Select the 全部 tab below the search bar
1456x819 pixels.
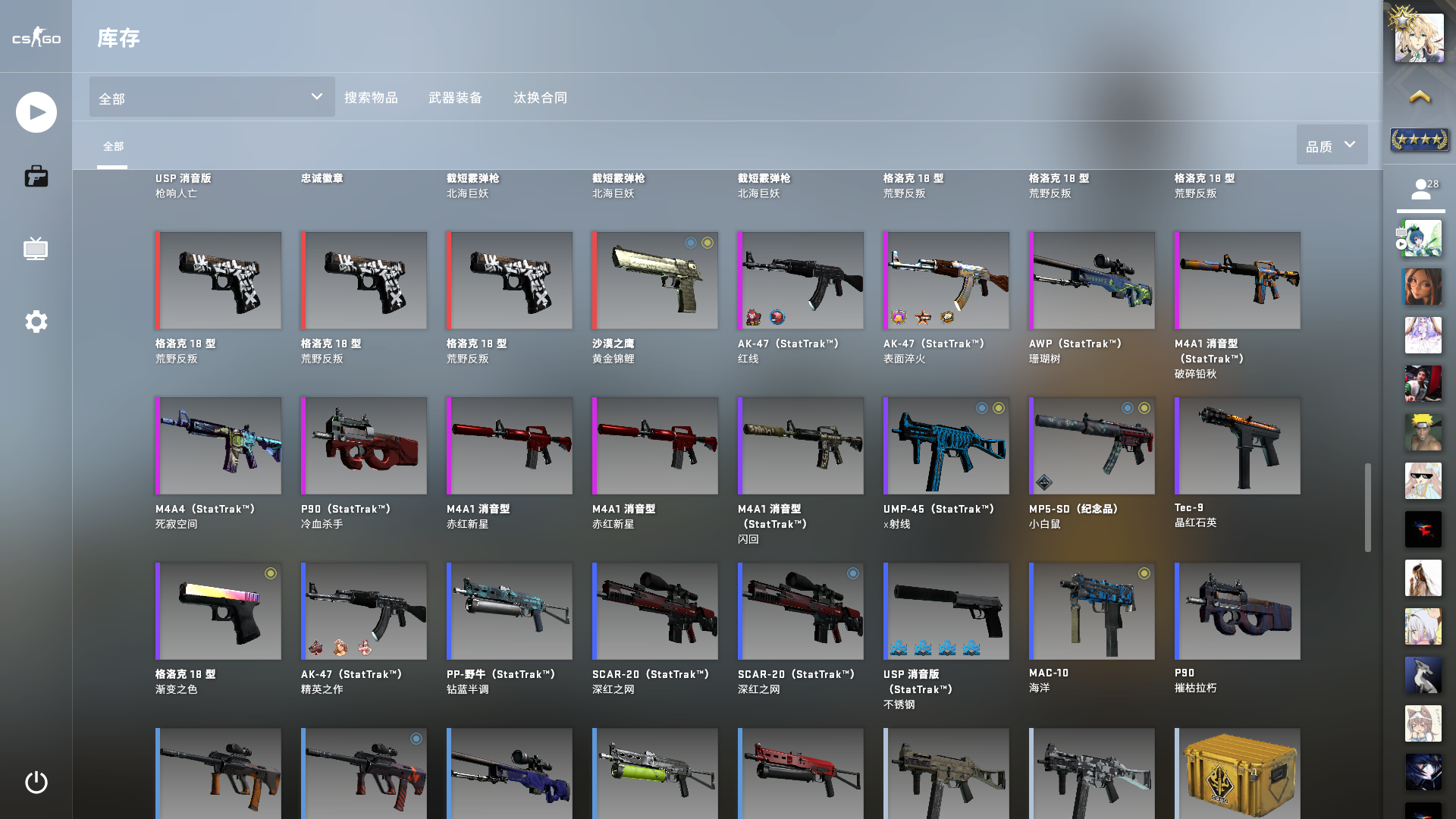(114, 145)
